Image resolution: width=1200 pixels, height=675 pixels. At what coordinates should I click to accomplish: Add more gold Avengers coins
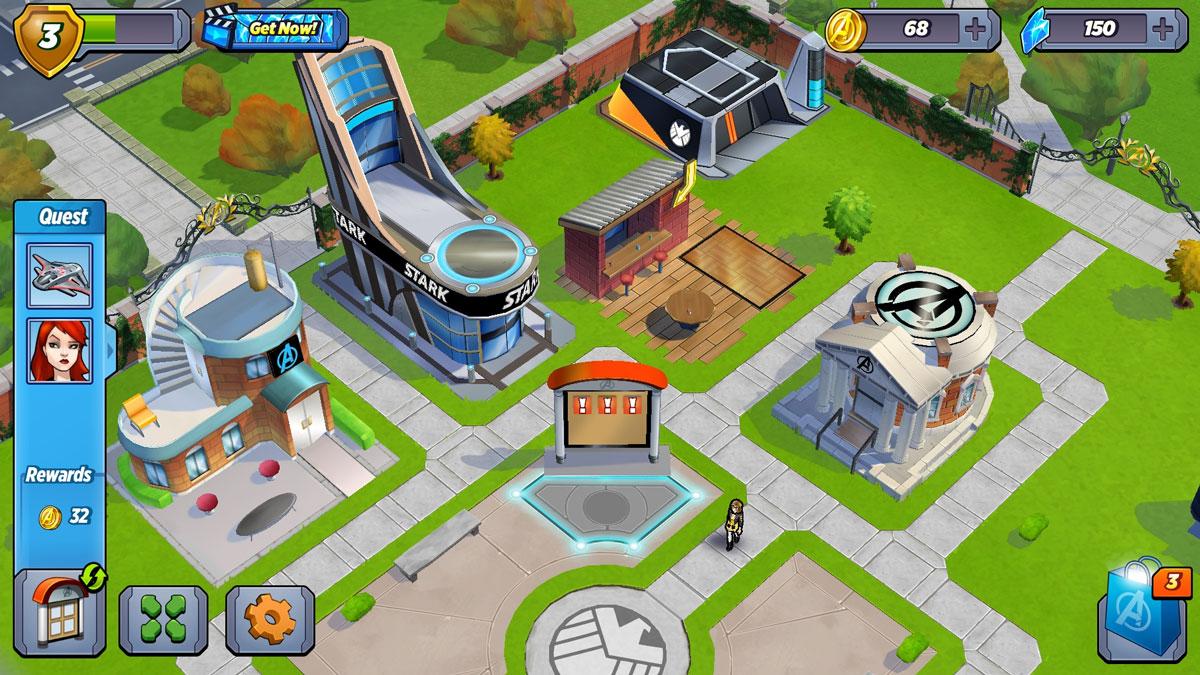point(975,28)
